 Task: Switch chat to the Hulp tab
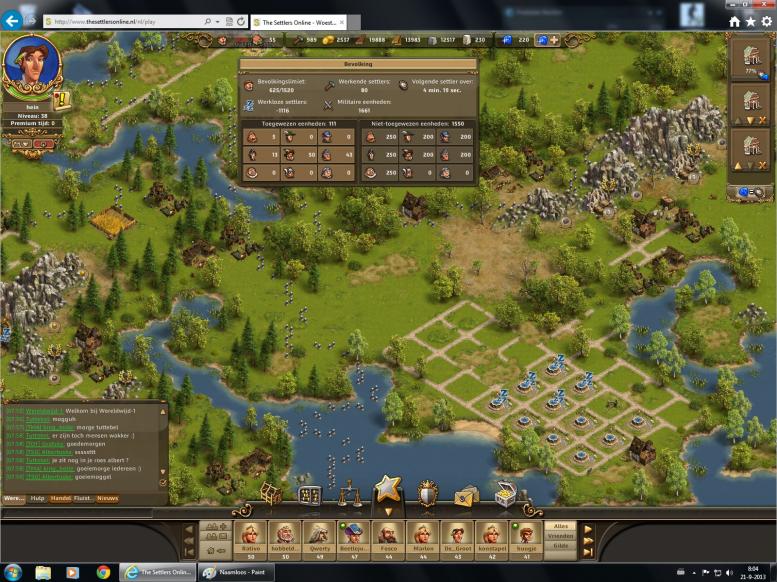[38, 498]
